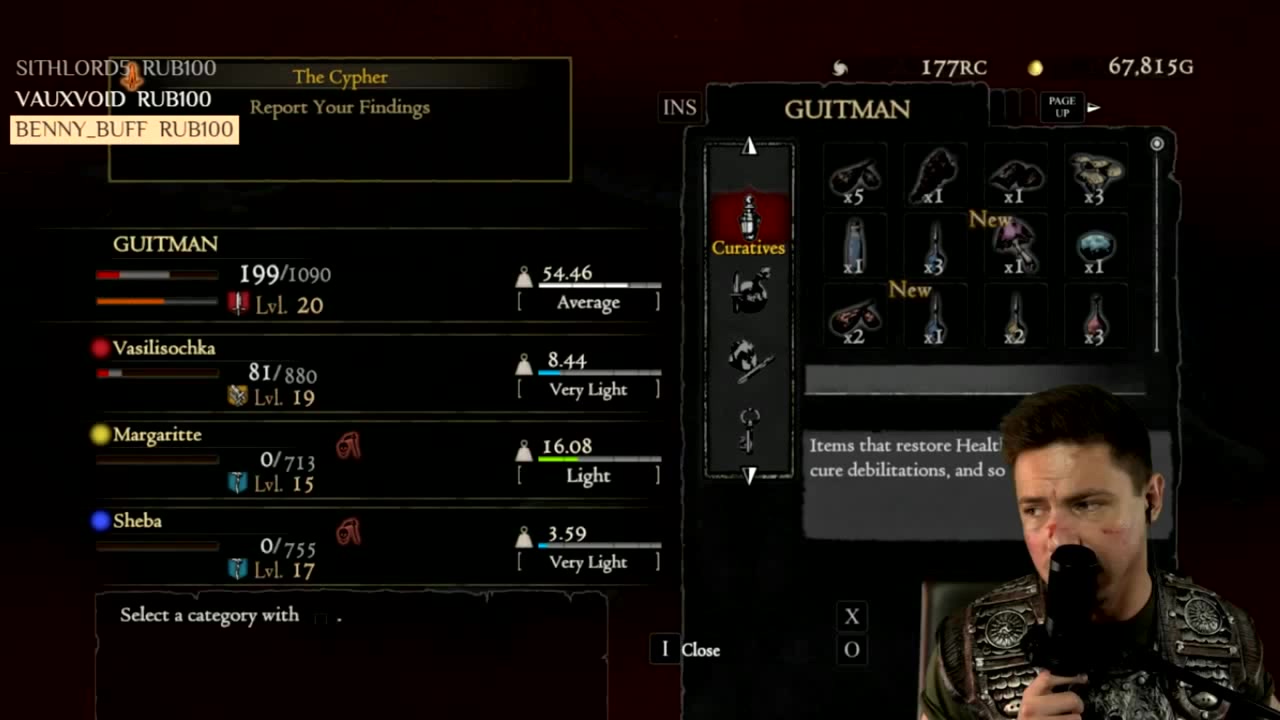Select the meat item with x5 count

pos(854,178)
